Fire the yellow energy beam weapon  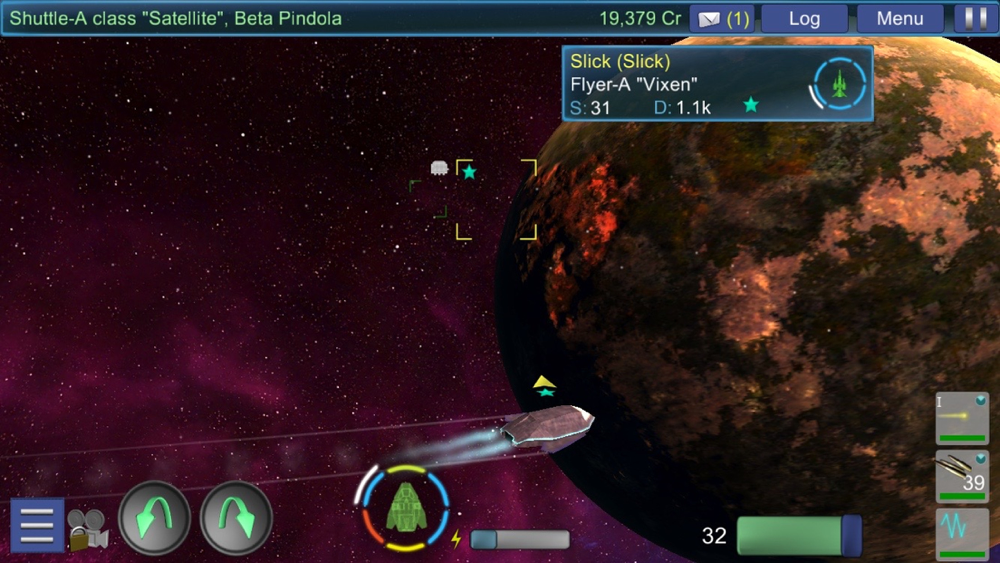pyautogui.click(x=962, y=417)
